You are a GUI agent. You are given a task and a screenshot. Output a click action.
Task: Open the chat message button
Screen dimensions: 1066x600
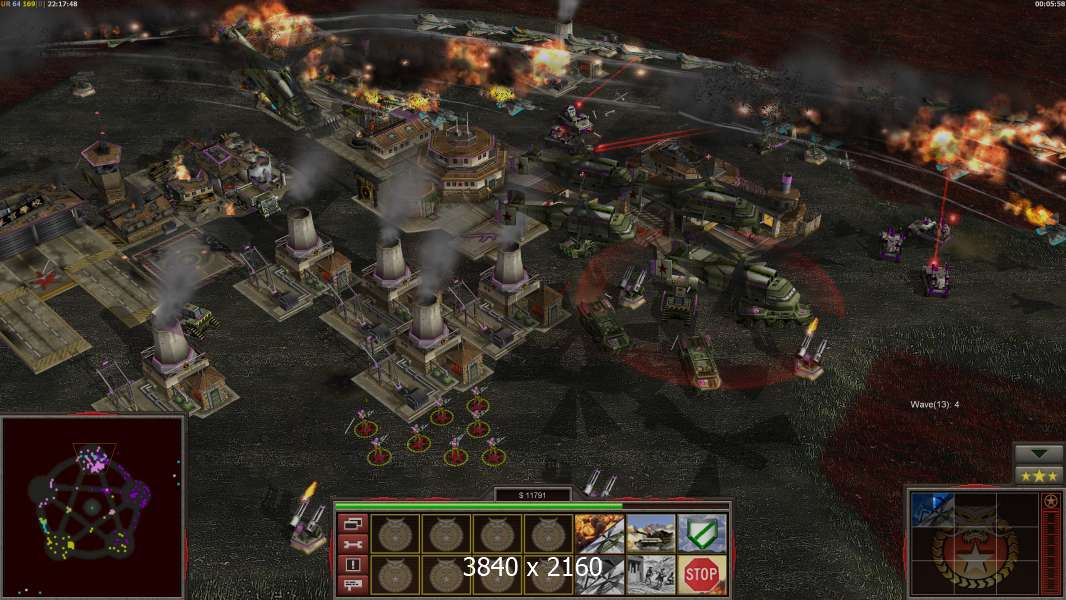(x=355, y=585)
